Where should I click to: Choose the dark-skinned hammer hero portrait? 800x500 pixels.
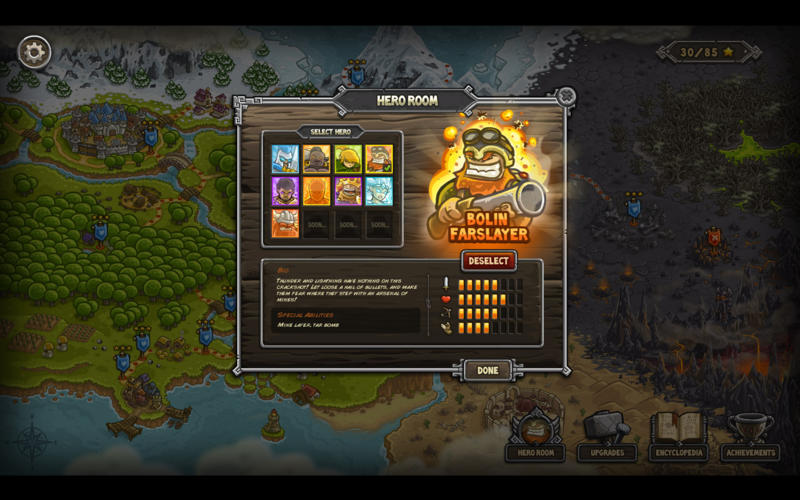(317, 159)
